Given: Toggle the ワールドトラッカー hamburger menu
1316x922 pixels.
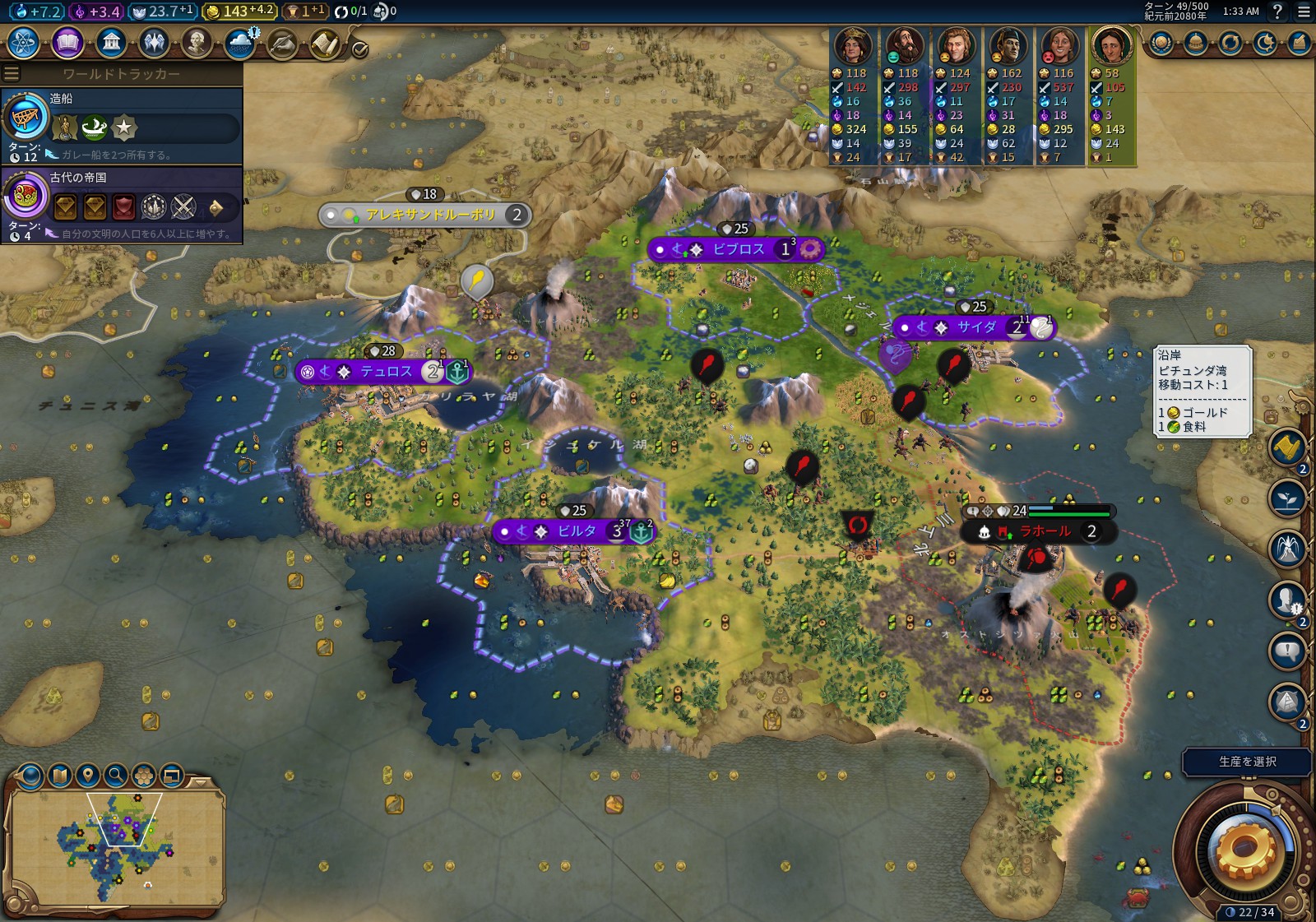Looking at the screenshot, I should [12, 74].
